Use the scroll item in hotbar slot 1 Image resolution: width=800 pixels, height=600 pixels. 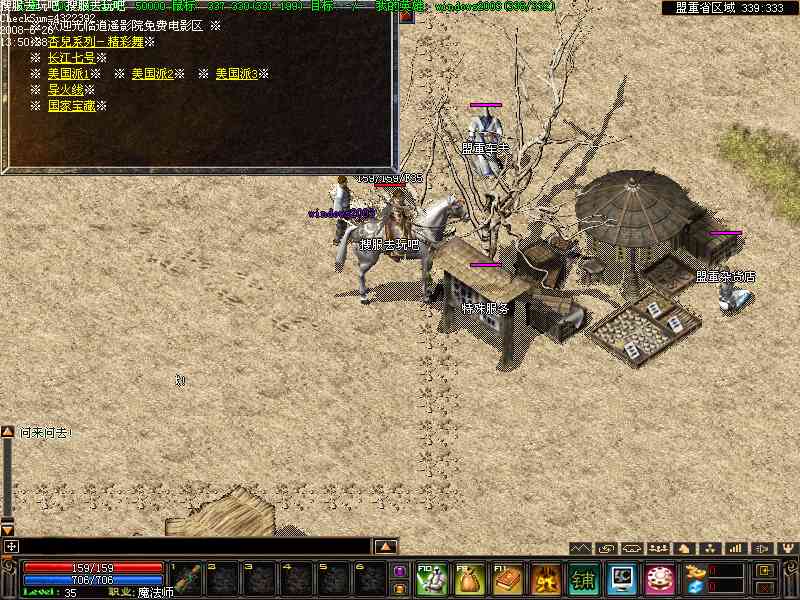(186, 578)
